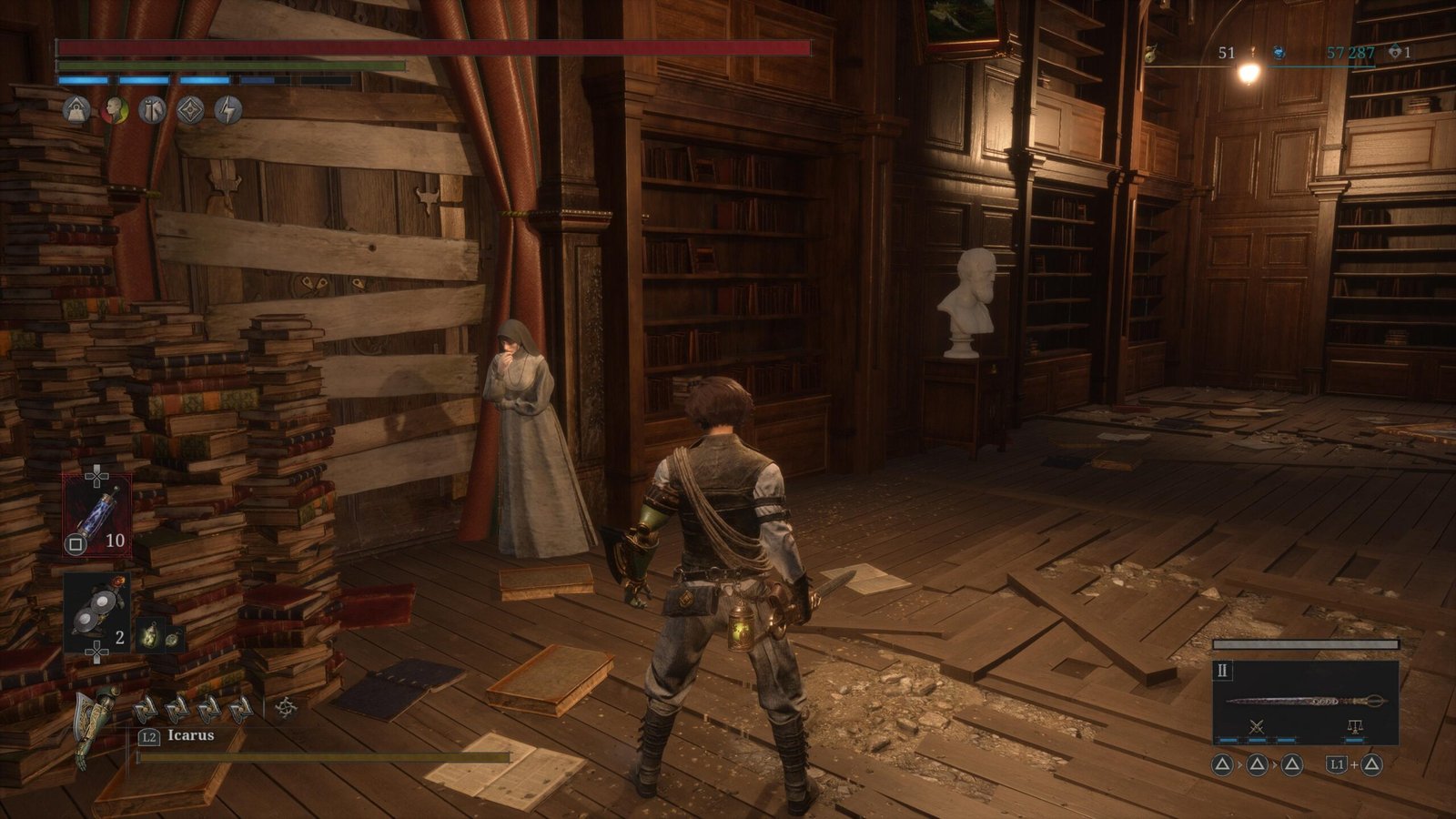
Task: Select the diamond-shaped buff icon
Action: (x=190, y=110)
